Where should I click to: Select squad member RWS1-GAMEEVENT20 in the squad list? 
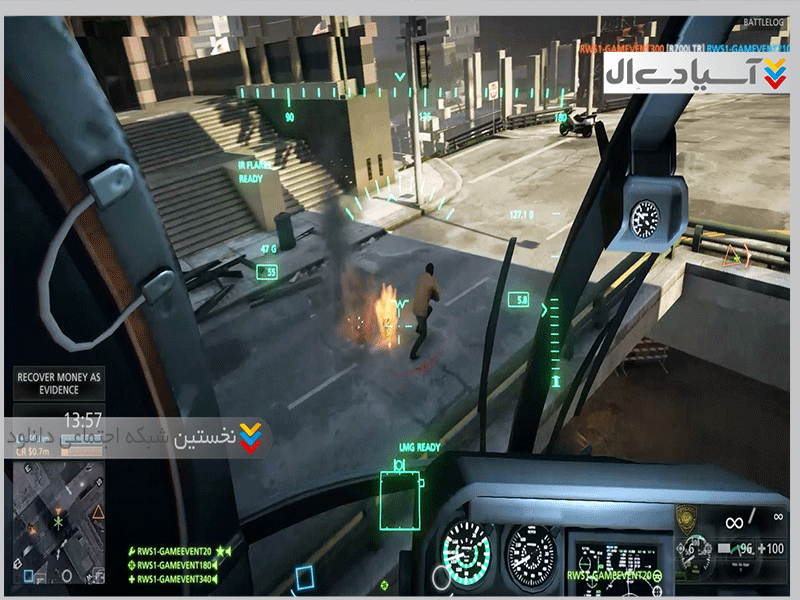coord(173,550)
